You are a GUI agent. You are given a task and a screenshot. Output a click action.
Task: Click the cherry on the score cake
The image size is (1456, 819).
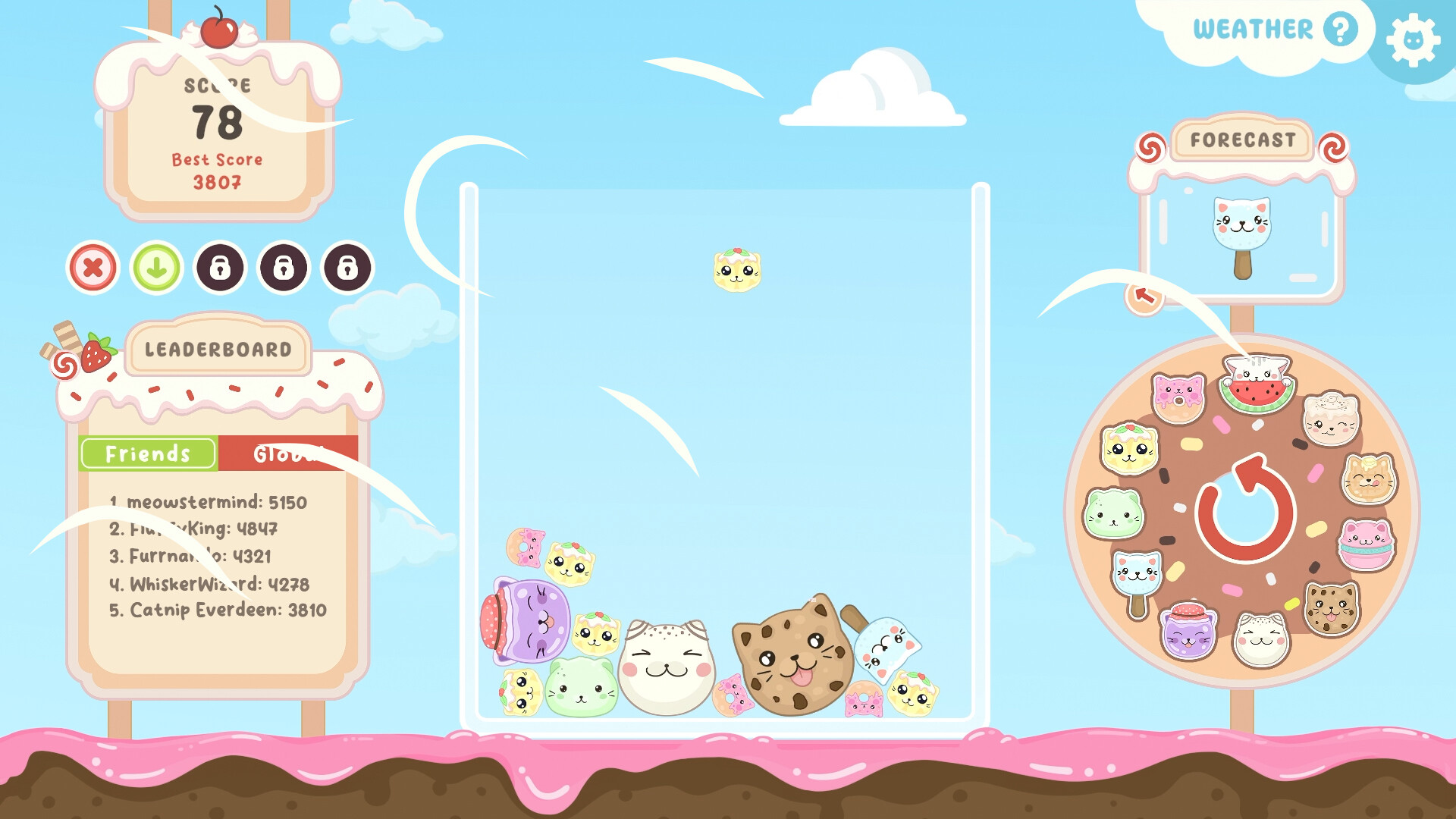[x=220, y=34]
